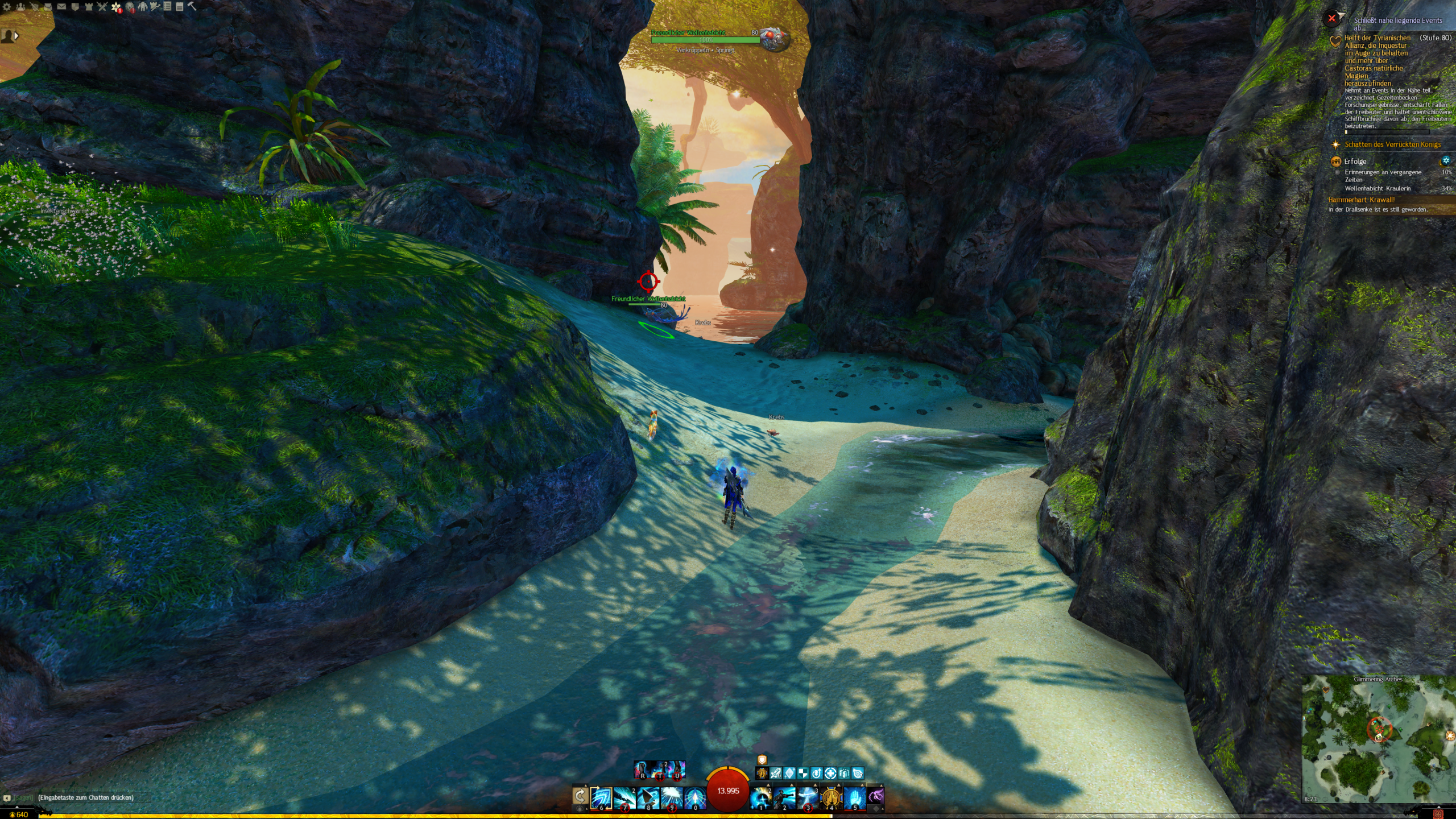Focus the chat input field
The height and width of the screenshot is (819, 1456).
(85, 797)
